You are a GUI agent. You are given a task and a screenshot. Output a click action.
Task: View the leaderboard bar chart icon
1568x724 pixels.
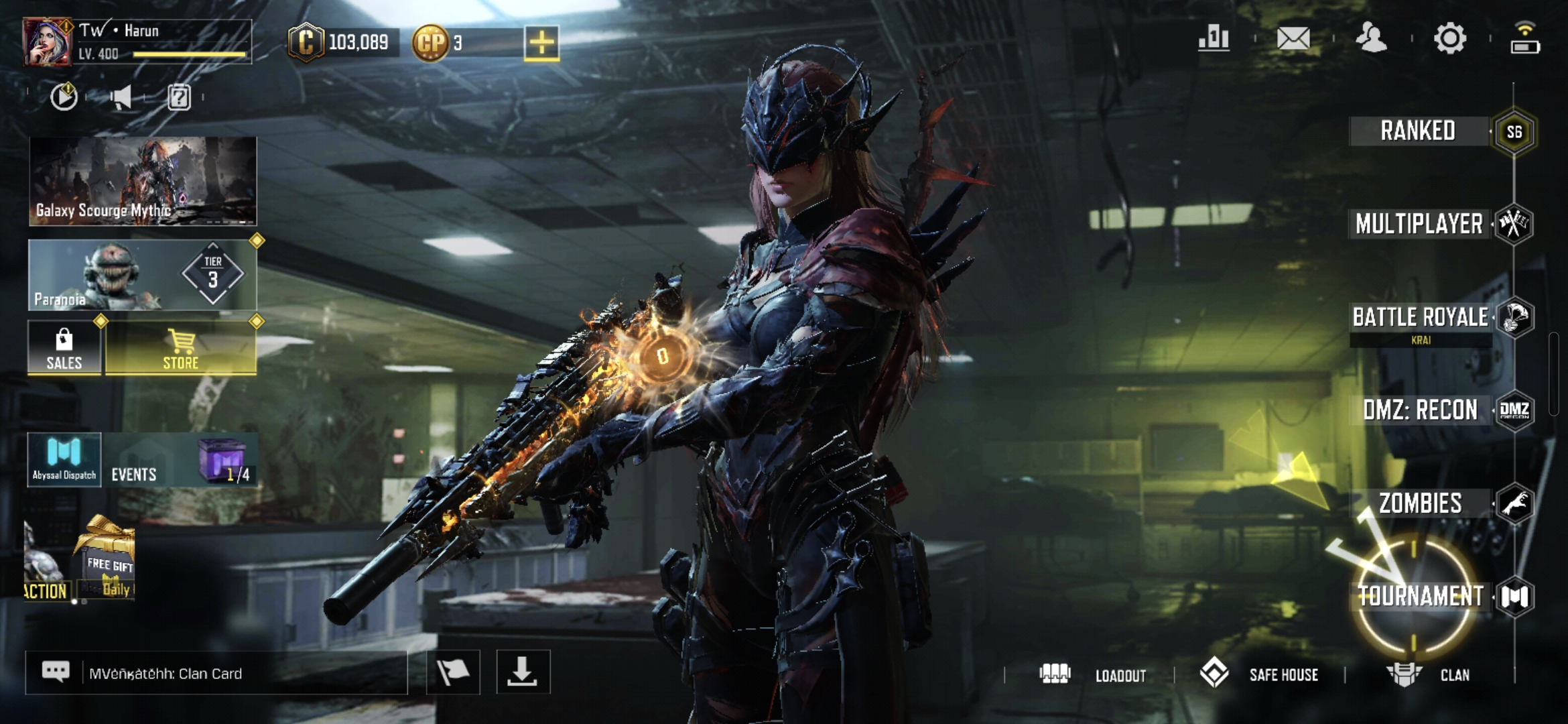point(1214,38)
